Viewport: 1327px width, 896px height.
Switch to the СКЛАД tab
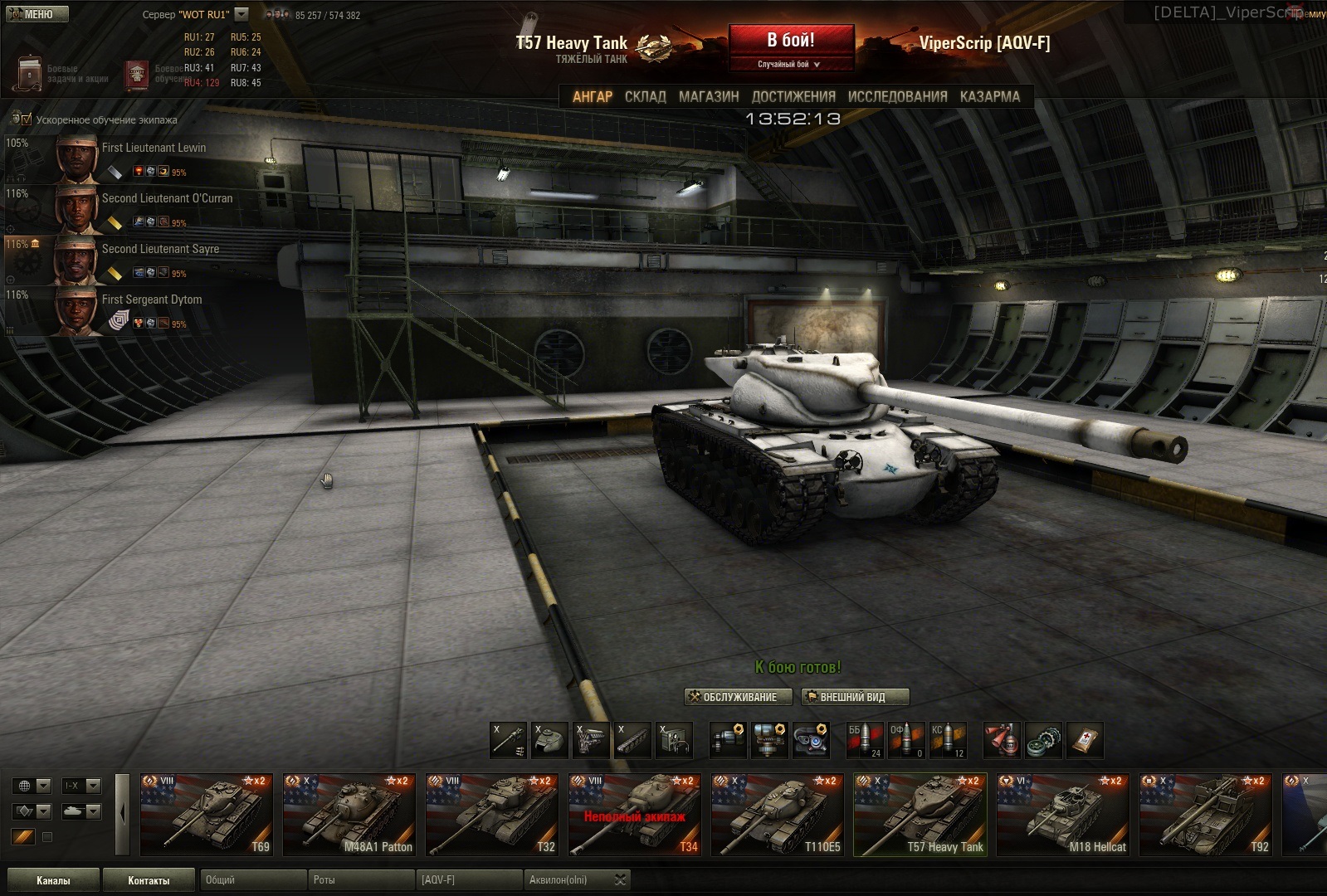point(645,96)
